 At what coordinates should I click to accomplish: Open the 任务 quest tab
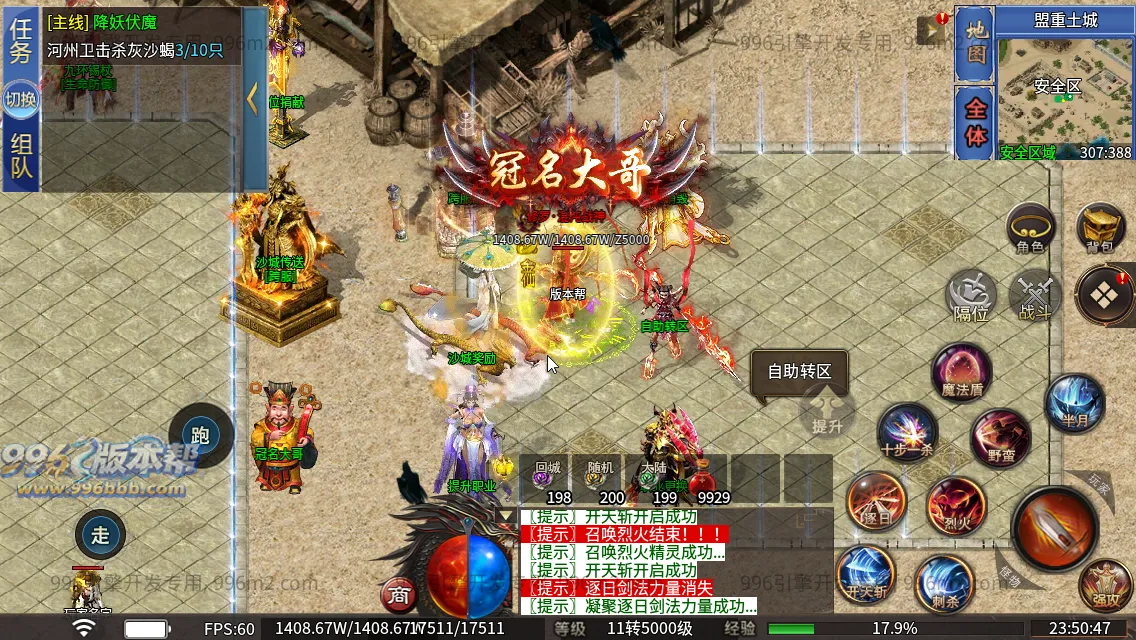click(x=21, y=40)
